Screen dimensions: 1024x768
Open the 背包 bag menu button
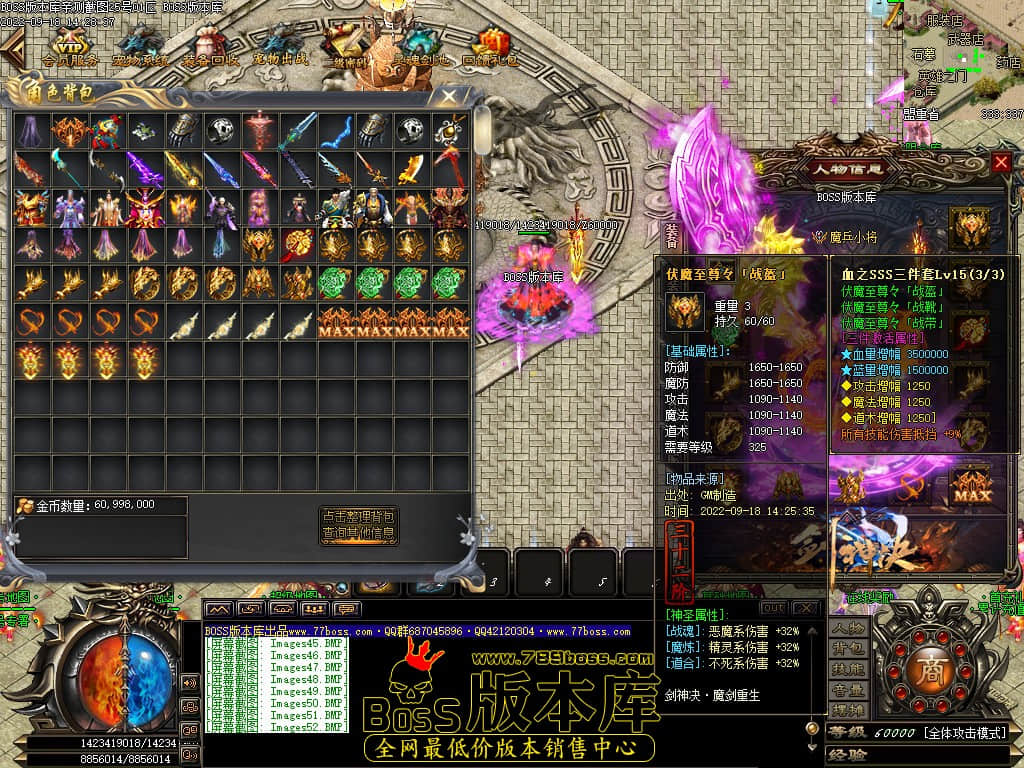848,650
